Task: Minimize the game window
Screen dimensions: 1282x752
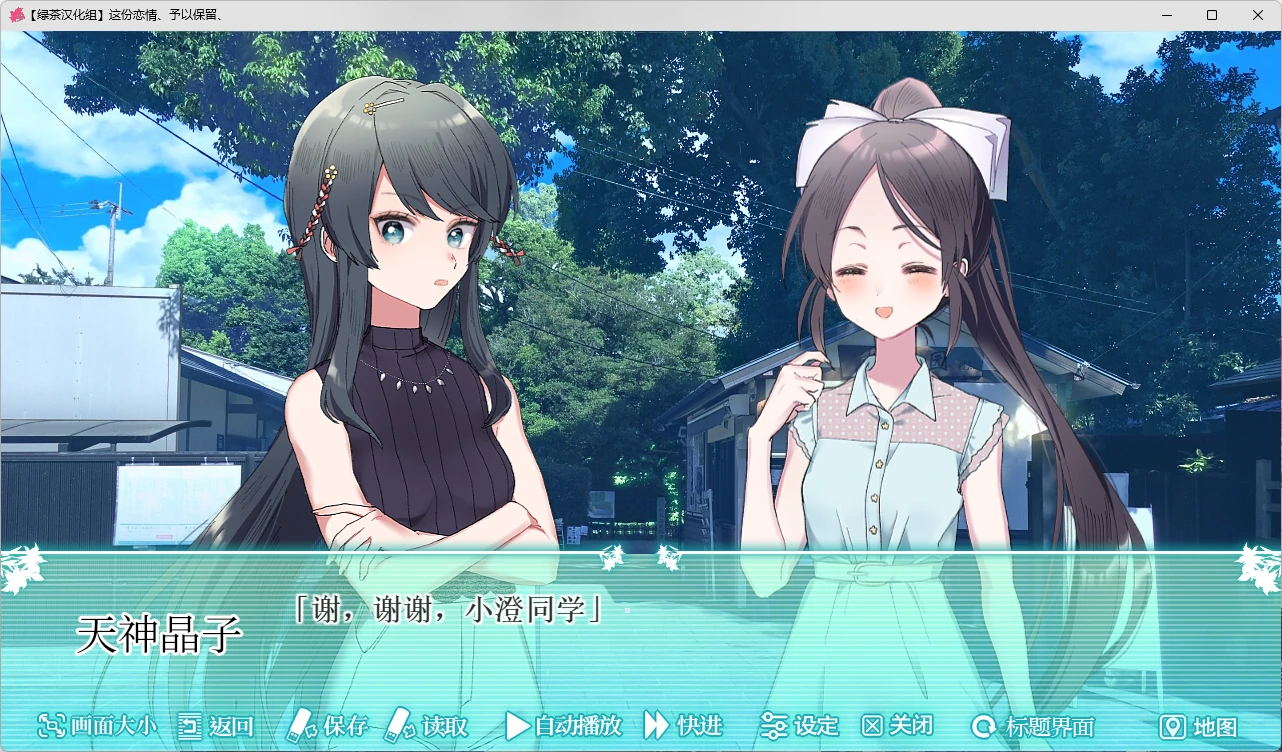Action: [x=1166, y=15]
